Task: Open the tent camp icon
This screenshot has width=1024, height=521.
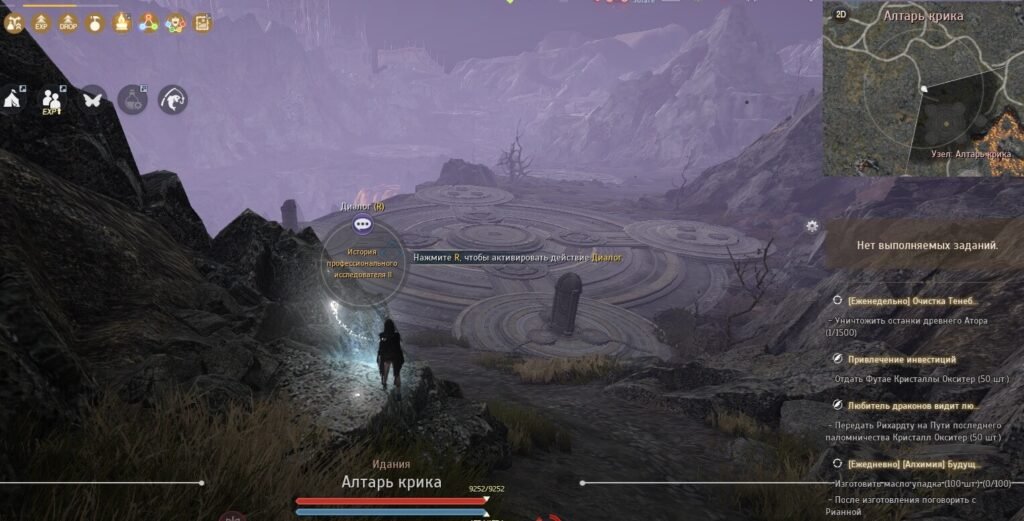Action: pos(14,100)
